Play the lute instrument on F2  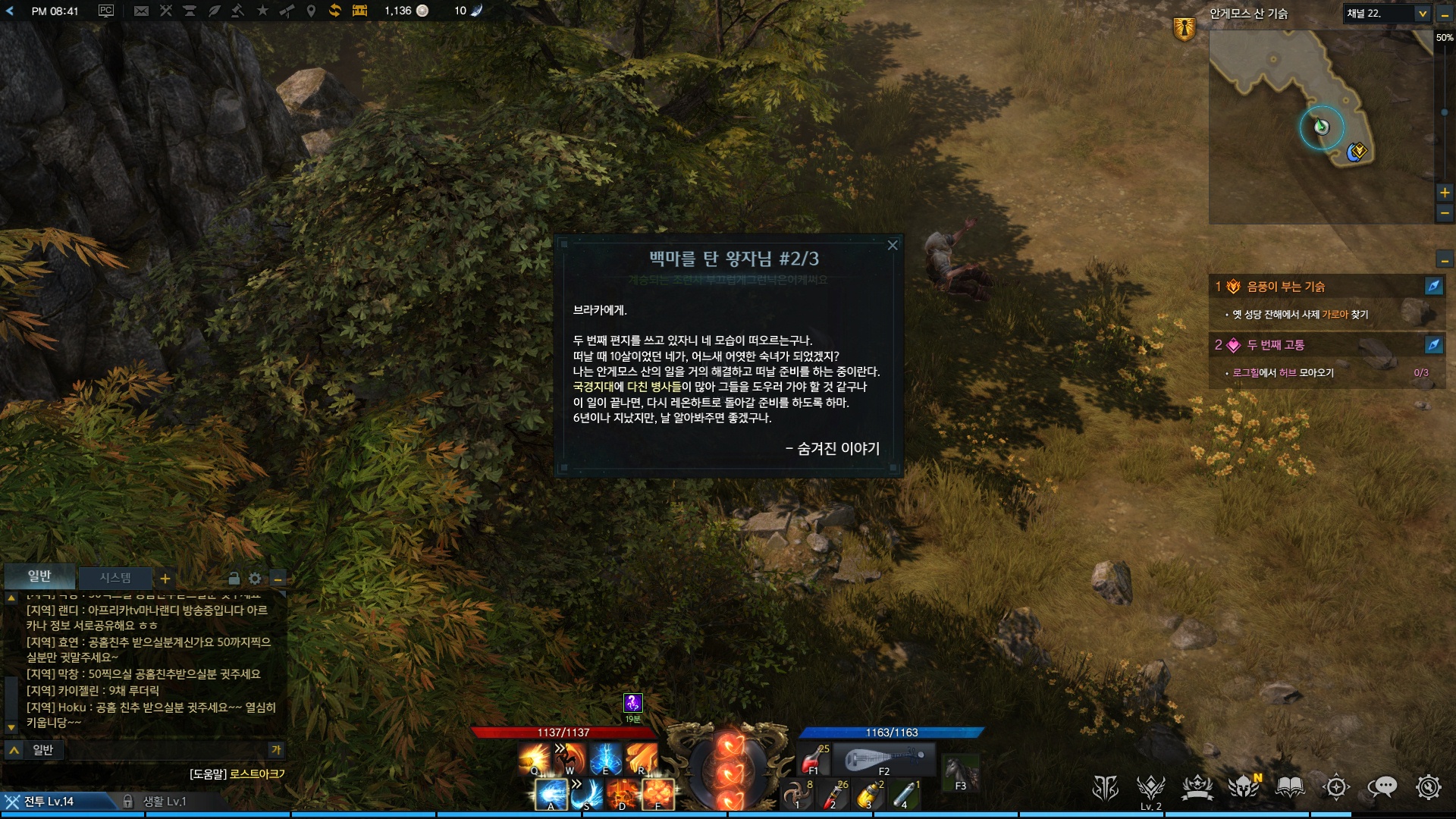coord(883,759)
